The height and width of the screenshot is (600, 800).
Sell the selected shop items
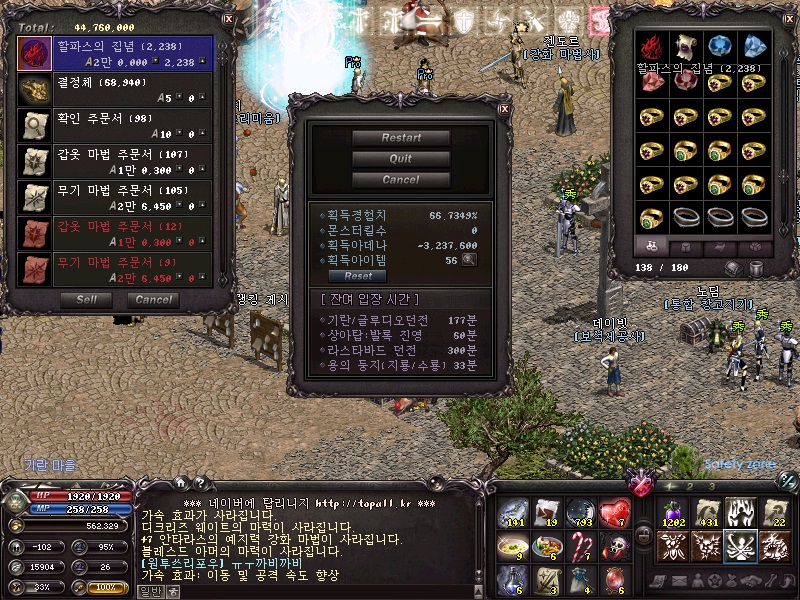pos(86,299)
